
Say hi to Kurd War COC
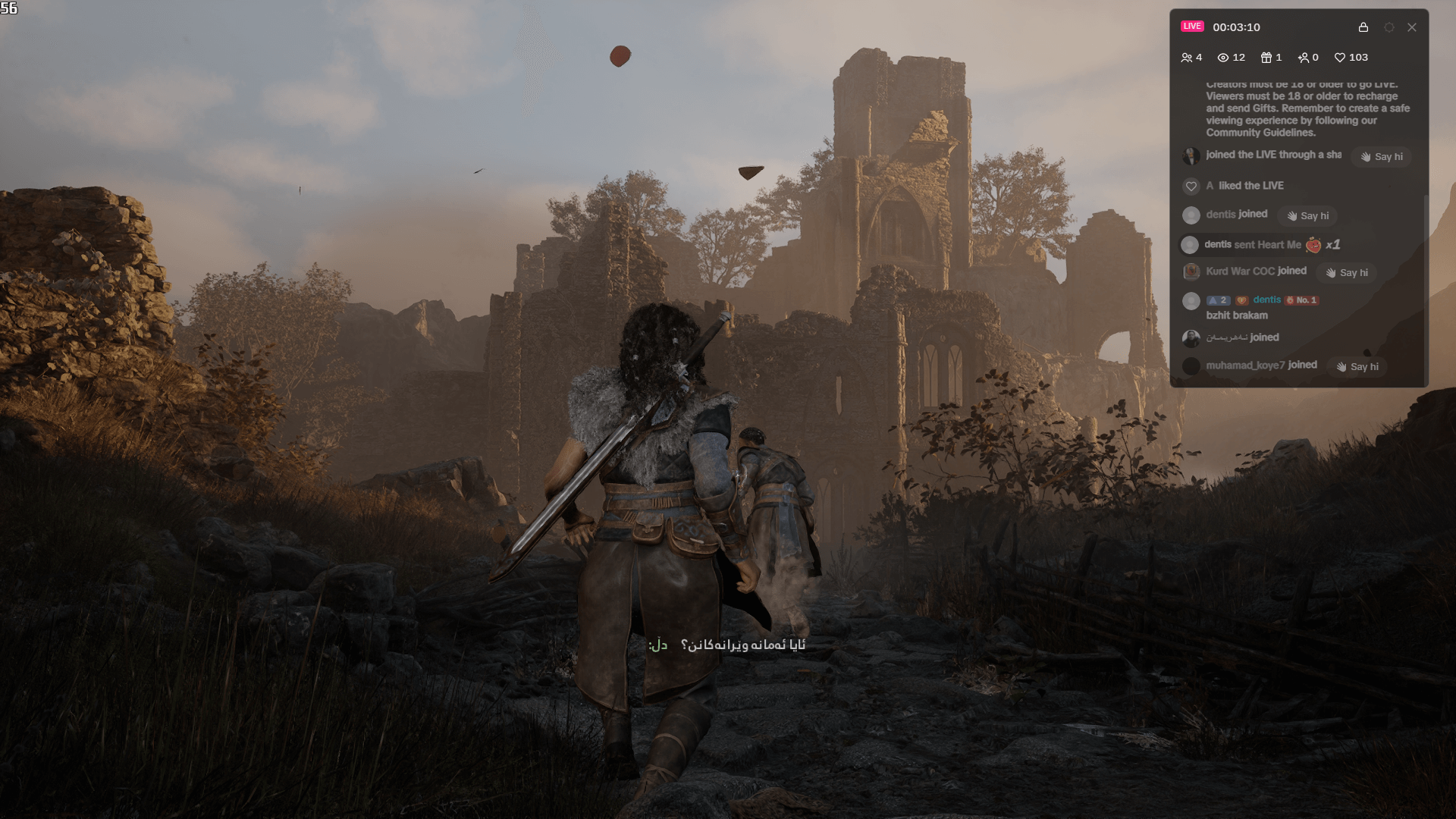pyautogui.click(x=1346, y=272)
